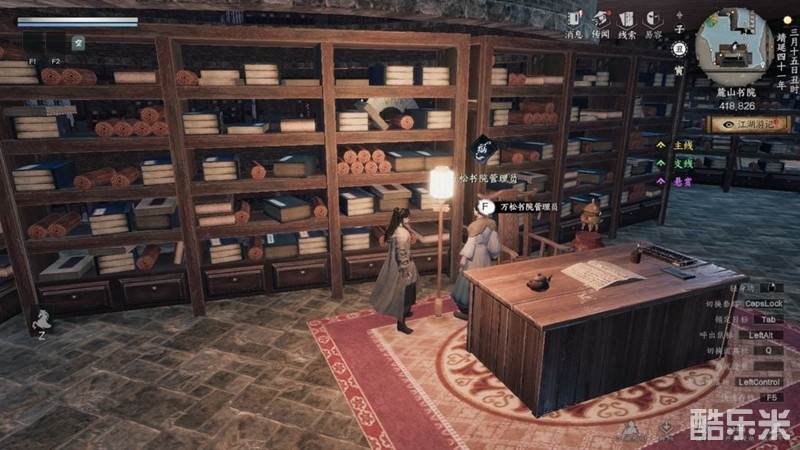800x450 pixels.
Task: Open the 消息 messages icon
Action: click(x=574, y=20)
